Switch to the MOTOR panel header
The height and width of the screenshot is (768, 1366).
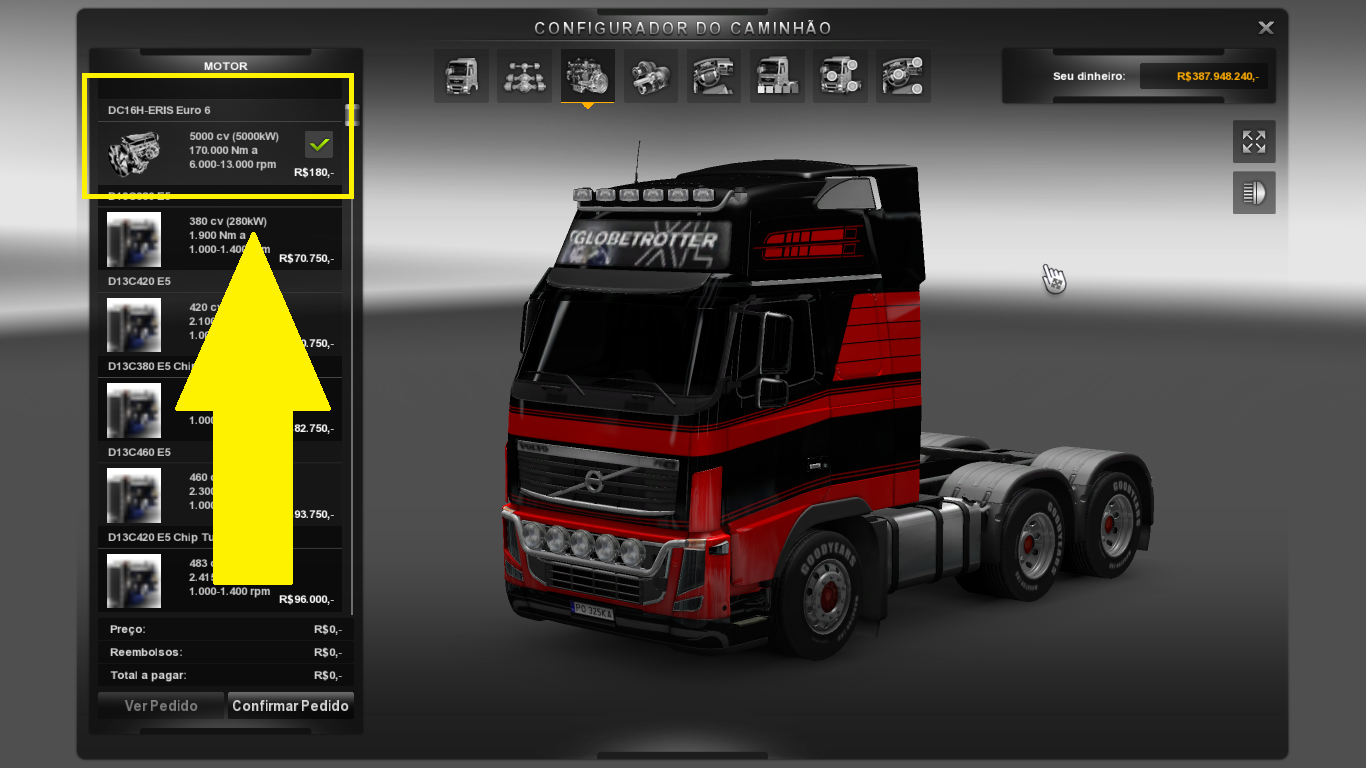click(x=224, y=66)
